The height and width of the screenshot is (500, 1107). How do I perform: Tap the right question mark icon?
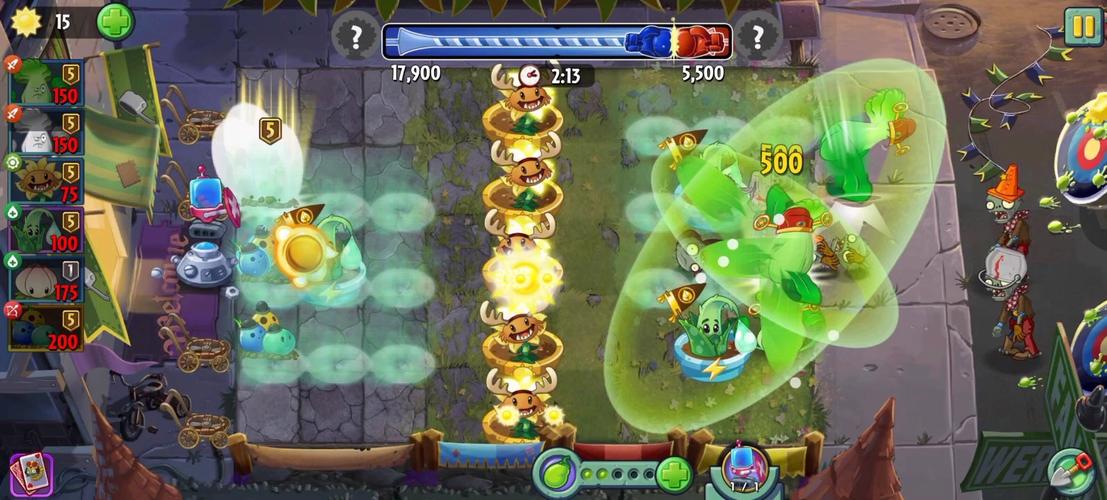[758, 39]
